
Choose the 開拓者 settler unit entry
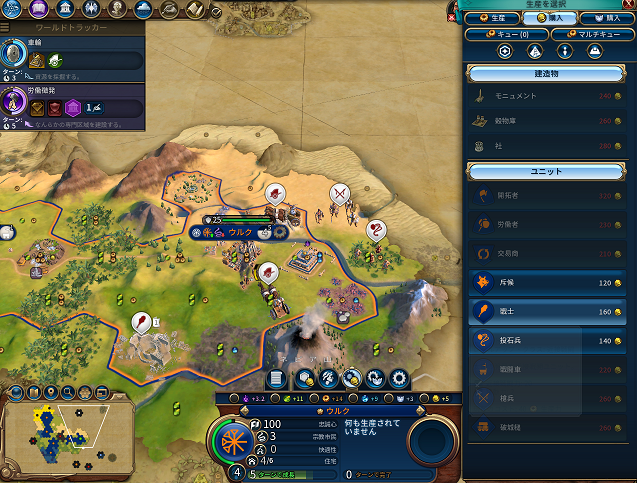pyautogui.click(x=547, y=196)
